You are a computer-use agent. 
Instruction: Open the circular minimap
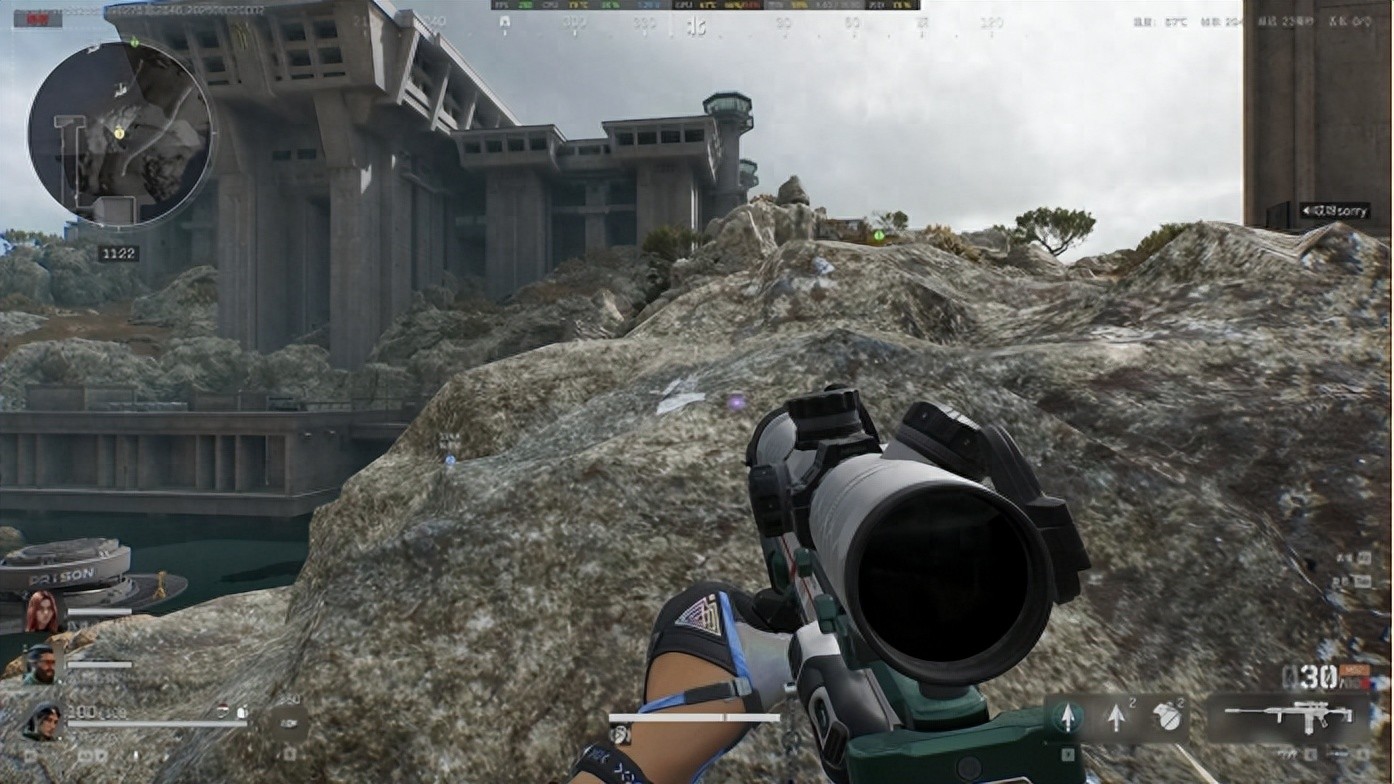click(120, 133)
